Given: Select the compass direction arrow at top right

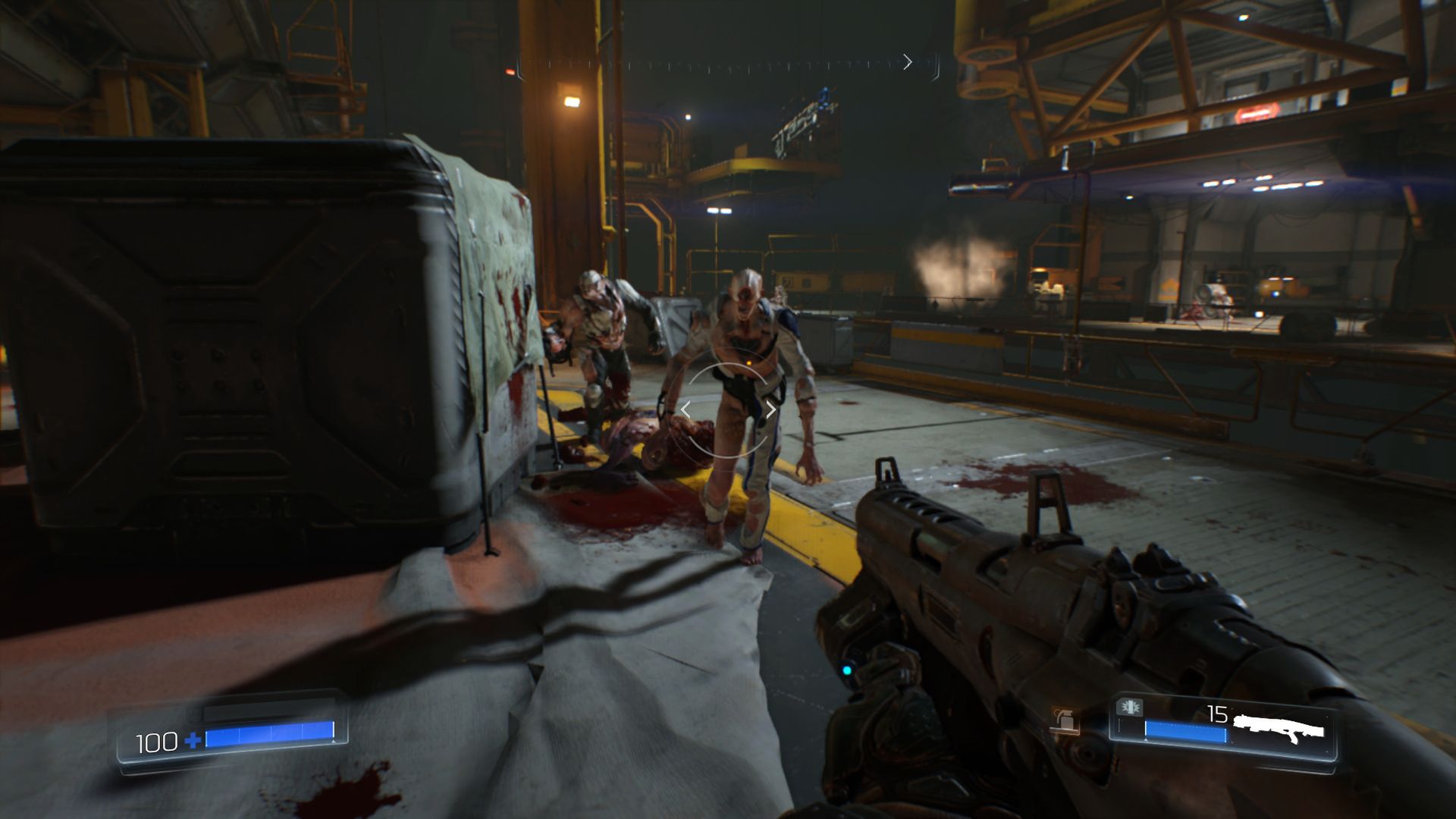Looking at the screenshot, I should pos(908,62).
